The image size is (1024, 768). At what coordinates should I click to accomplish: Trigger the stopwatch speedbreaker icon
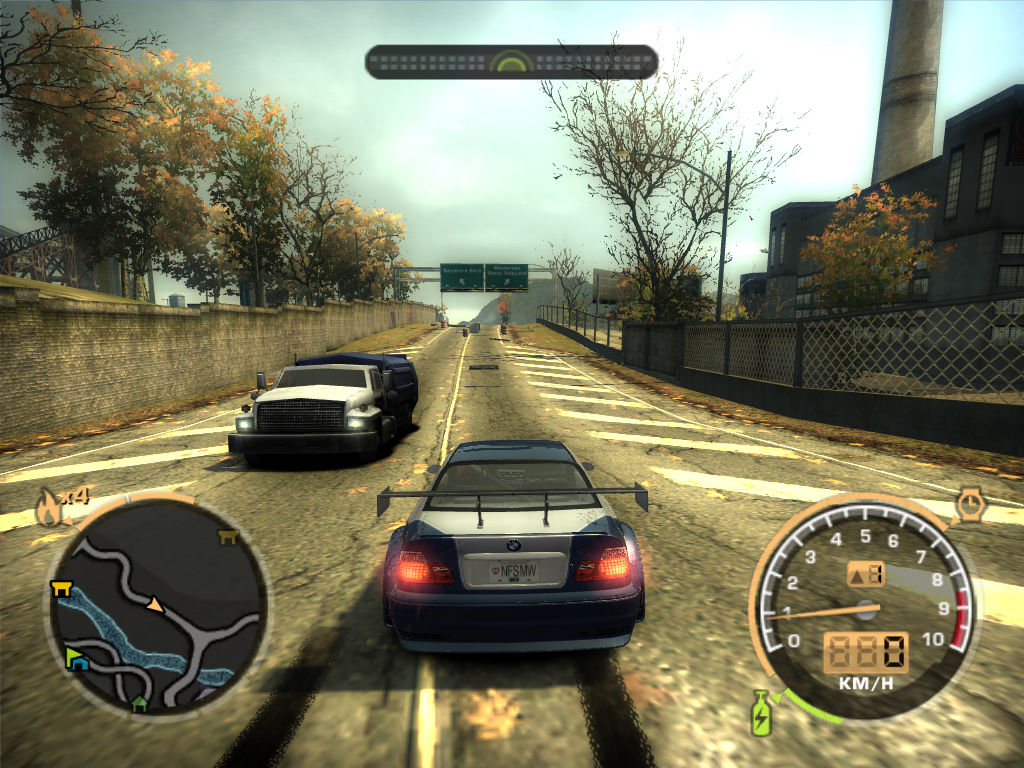[x=970, y=505]
